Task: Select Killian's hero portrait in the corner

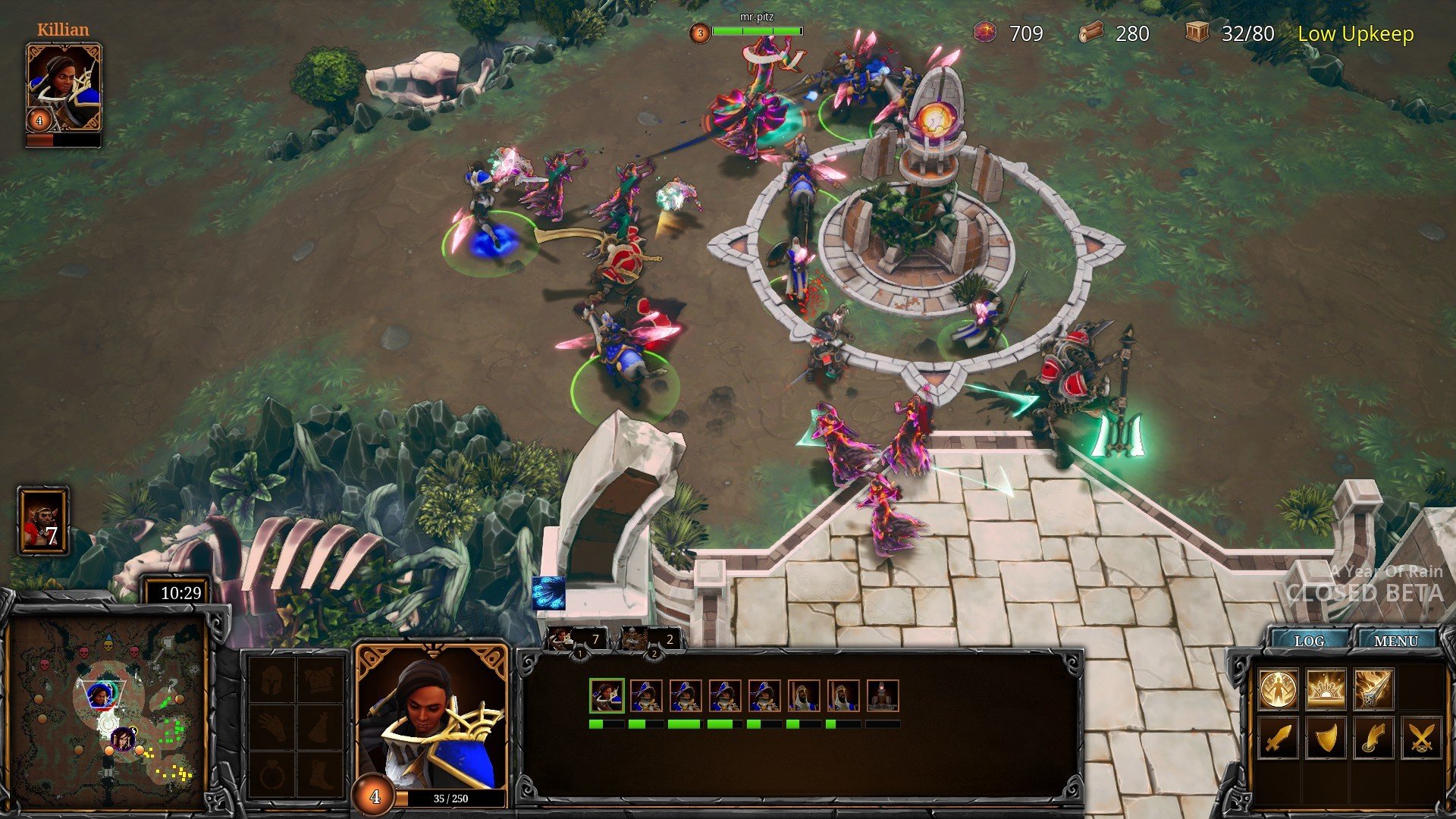Action: point(64,88)
